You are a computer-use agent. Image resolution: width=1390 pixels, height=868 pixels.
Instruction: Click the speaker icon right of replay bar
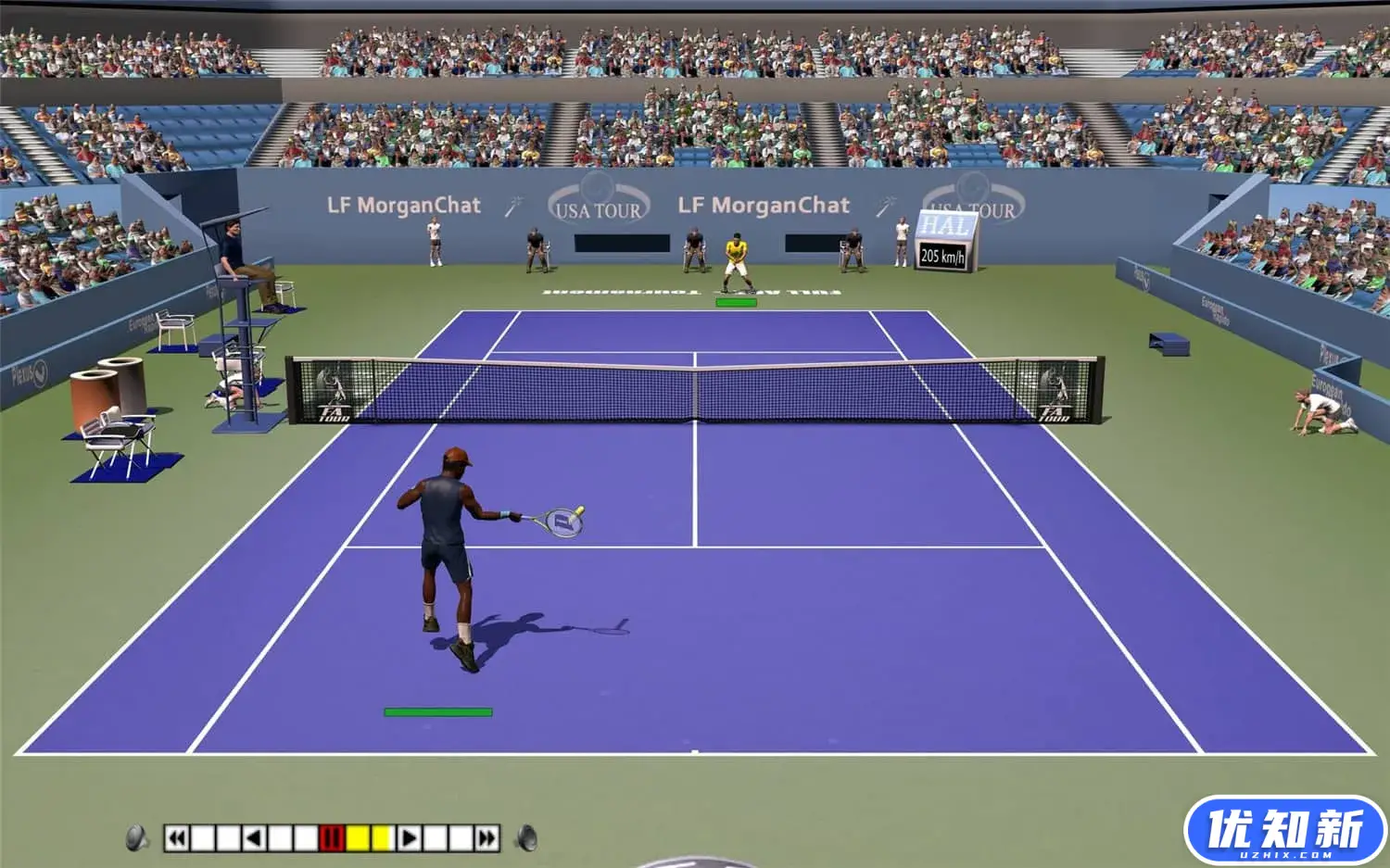pyautogui.click(x=526, y=837)
